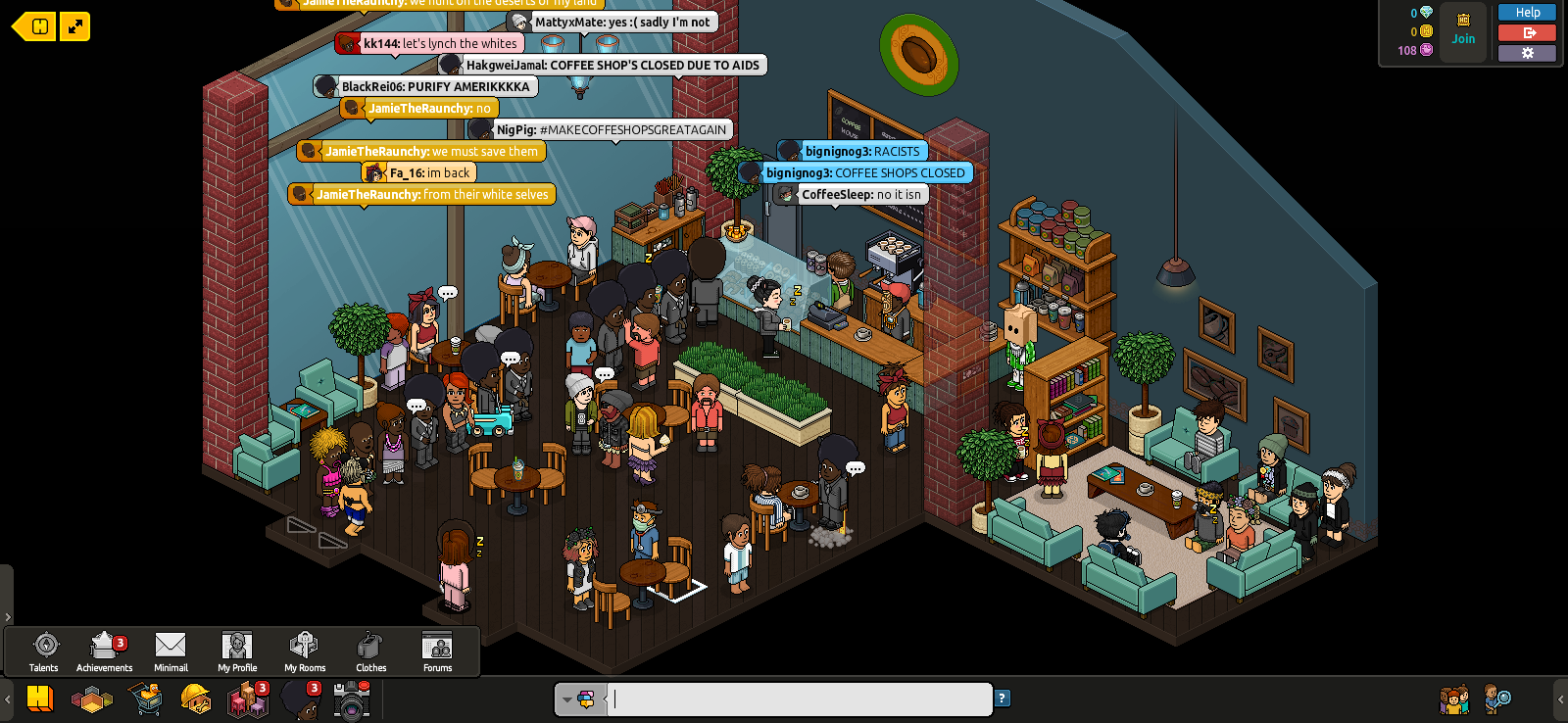
Task: Open the furniture inventory icon
Action: coord(247,700)
